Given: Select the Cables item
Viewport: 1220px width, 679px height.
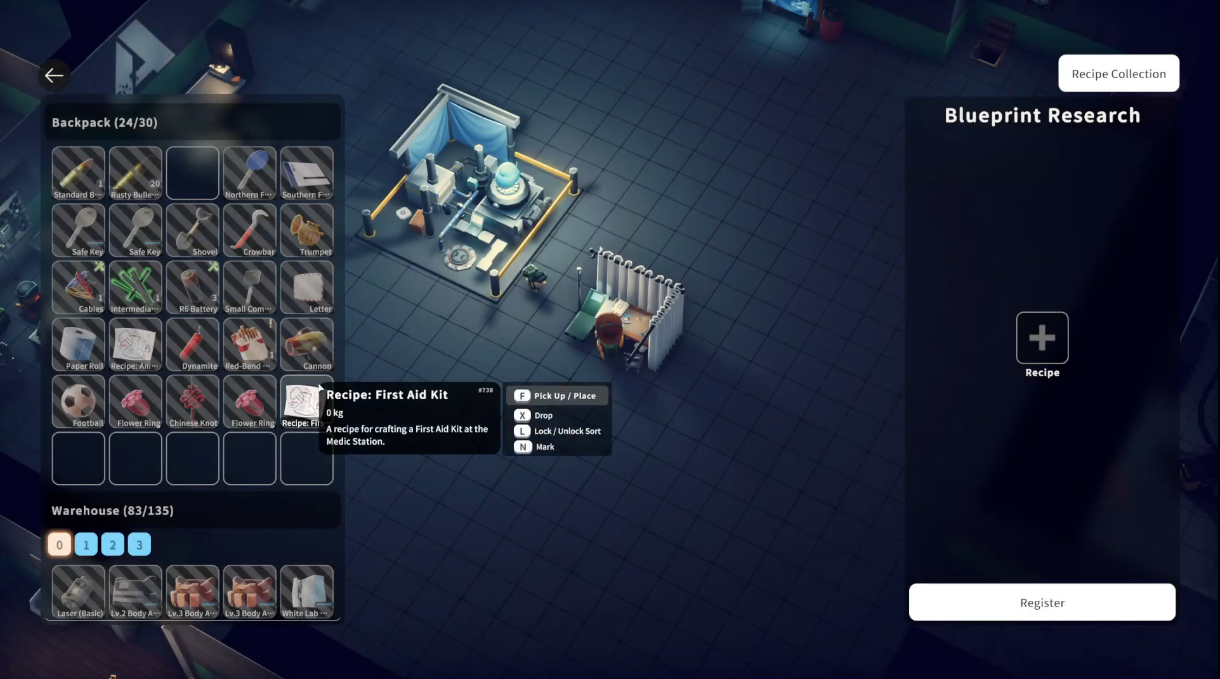Looking at the screenshot, I should pyautogui.click(x=78, y=287).
